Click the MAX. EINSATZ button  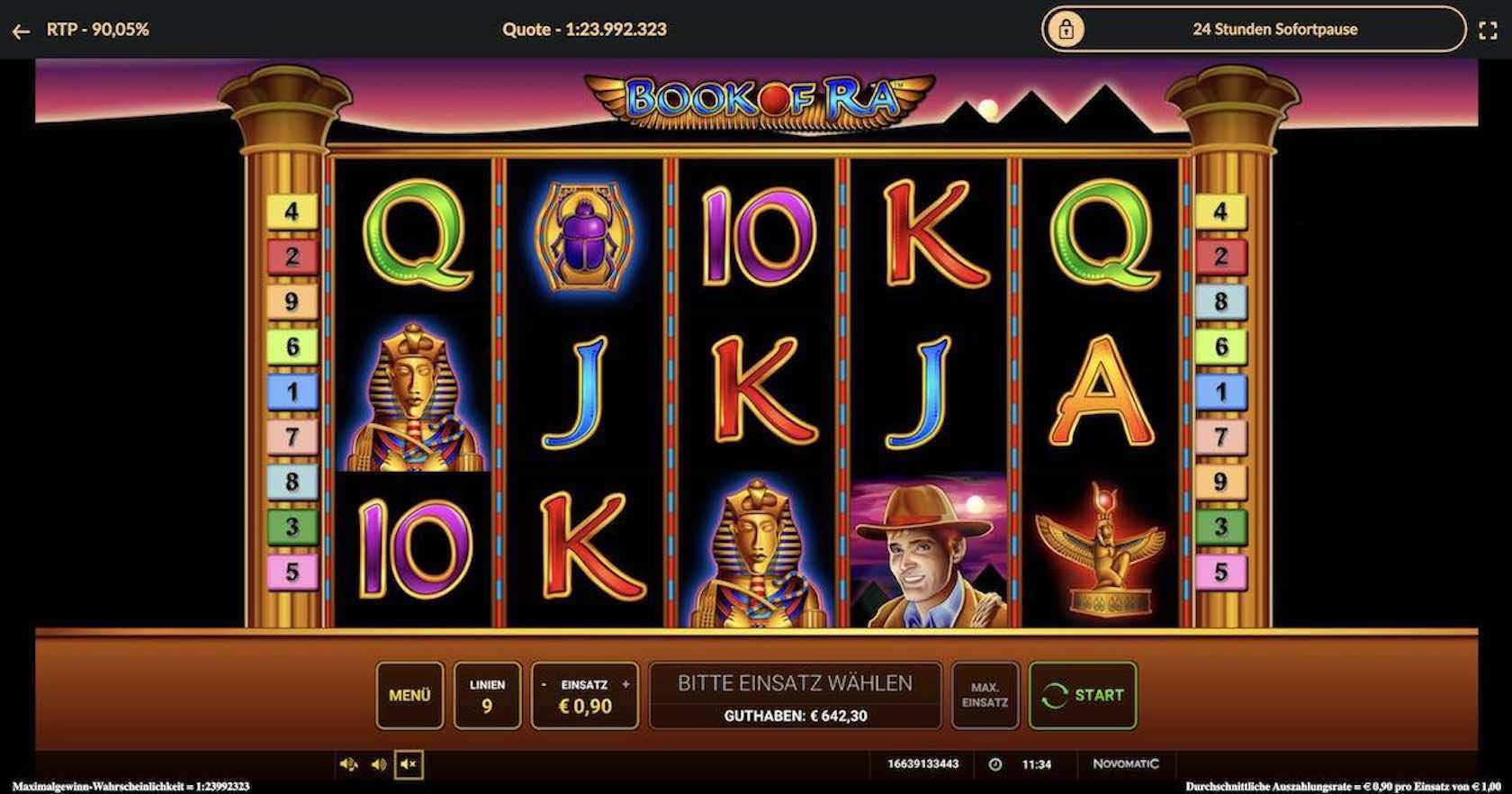(x=985, y=695)
